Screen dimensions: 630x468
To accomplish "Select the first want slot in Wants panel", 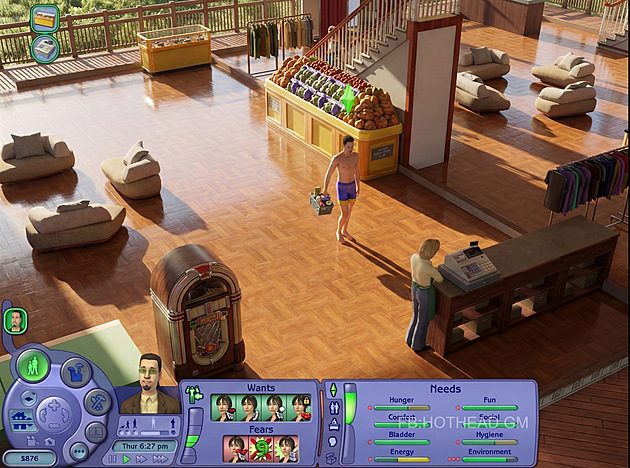I will click(x=222, y=407).
